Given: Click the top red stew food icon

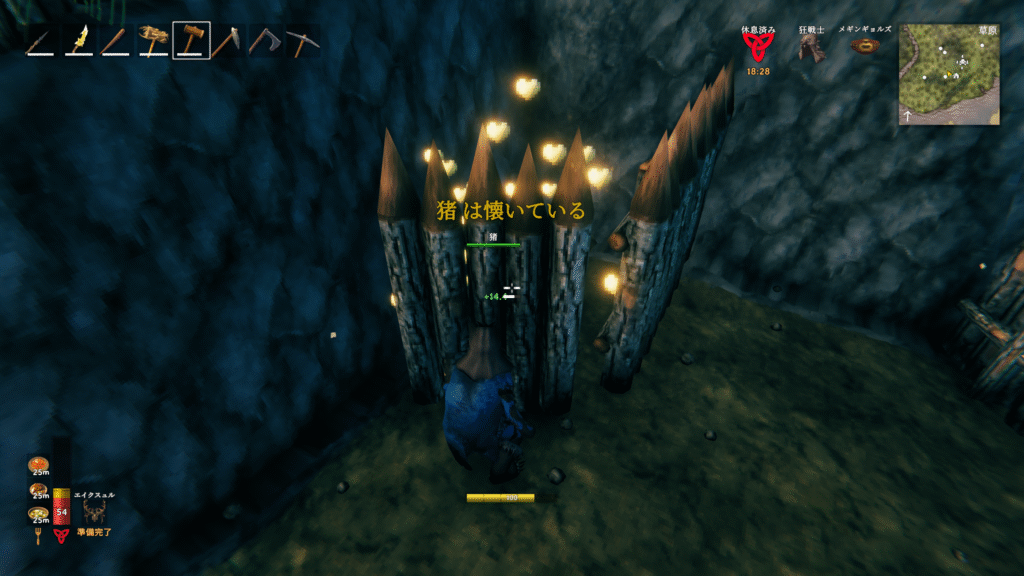Looking at the screenshot, I should tap(38, 466).
